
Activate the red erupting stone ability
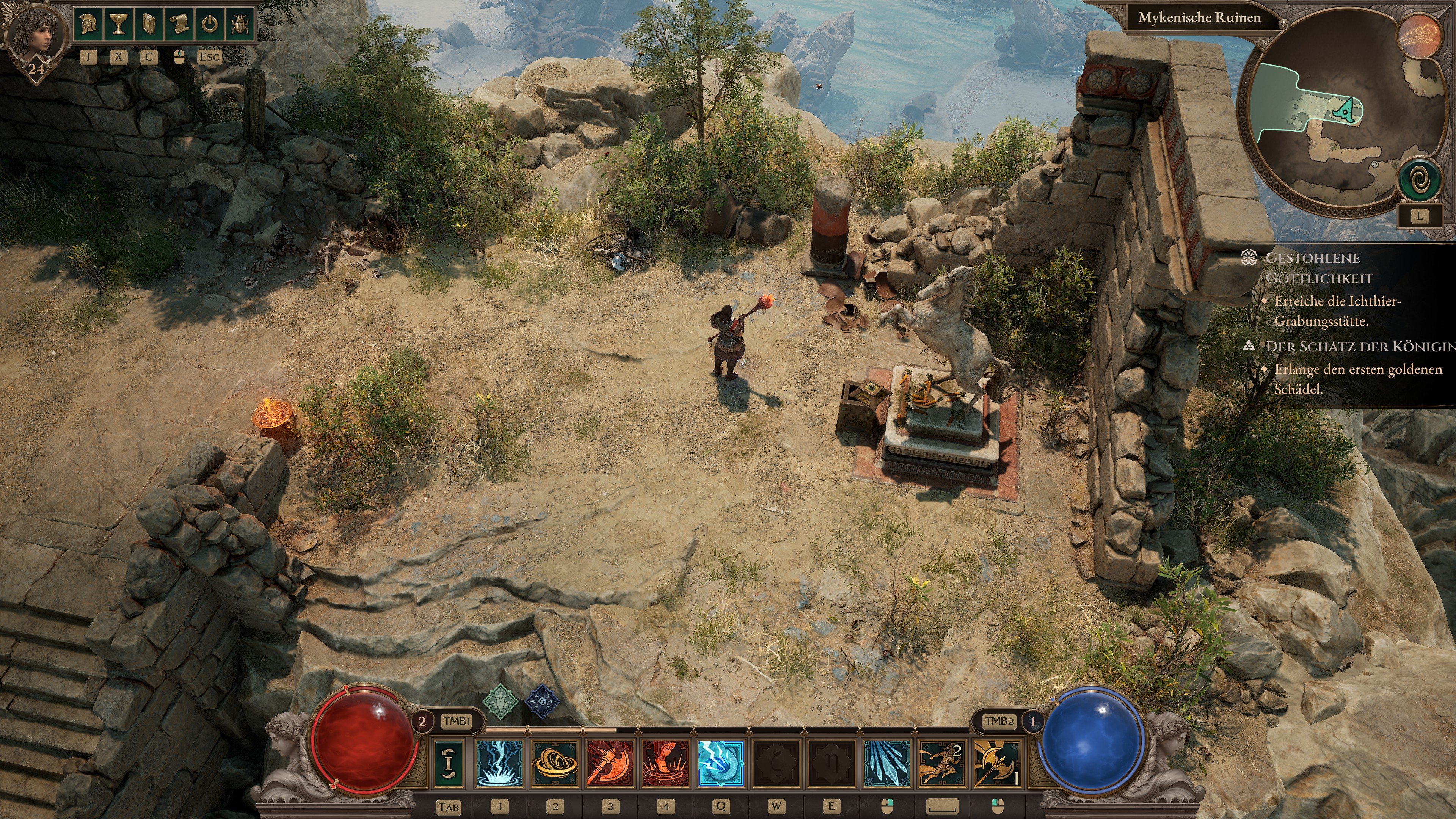(x=665, y=764)
